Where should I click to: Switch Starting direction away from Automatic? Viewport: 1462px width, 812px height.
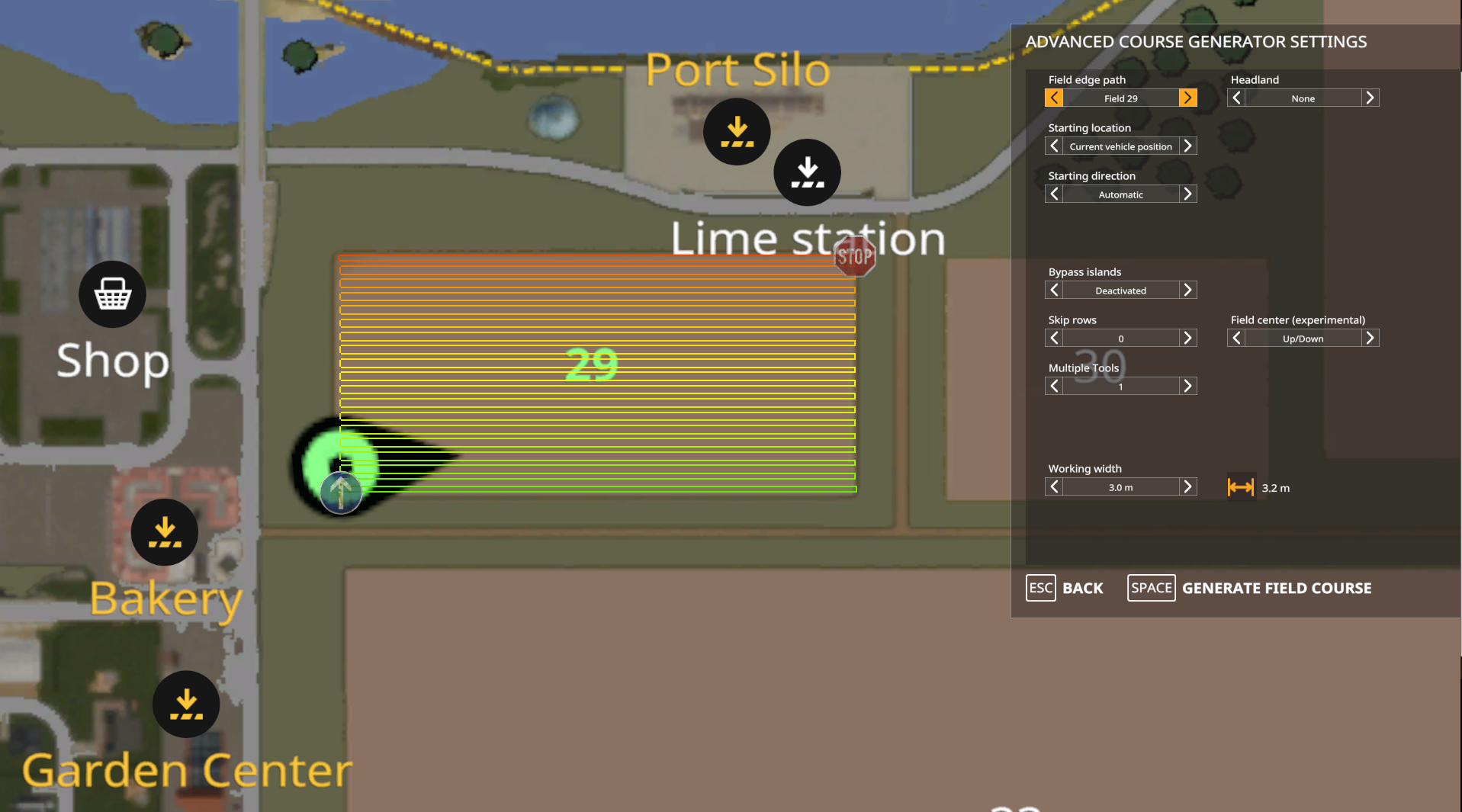tap(1187, 194)
